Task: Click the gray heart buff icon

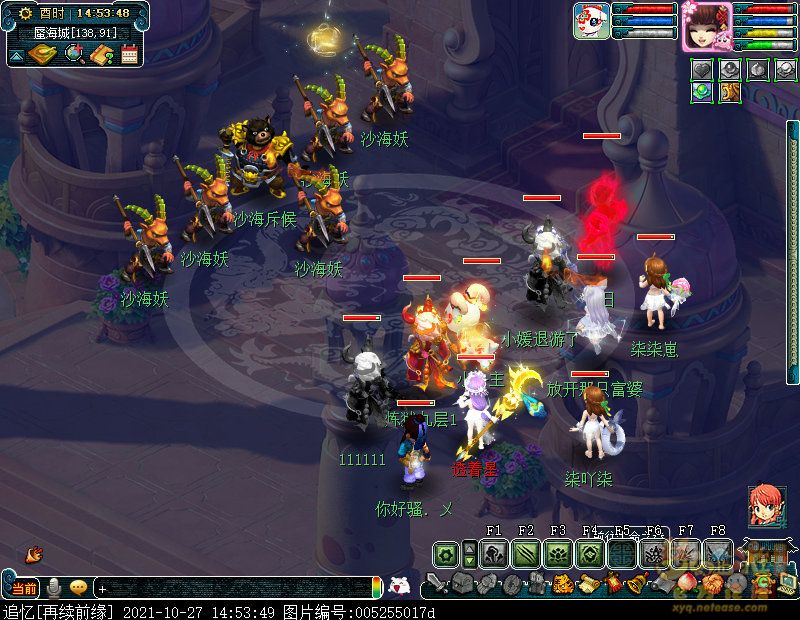Action: click(x=704, y=70)
